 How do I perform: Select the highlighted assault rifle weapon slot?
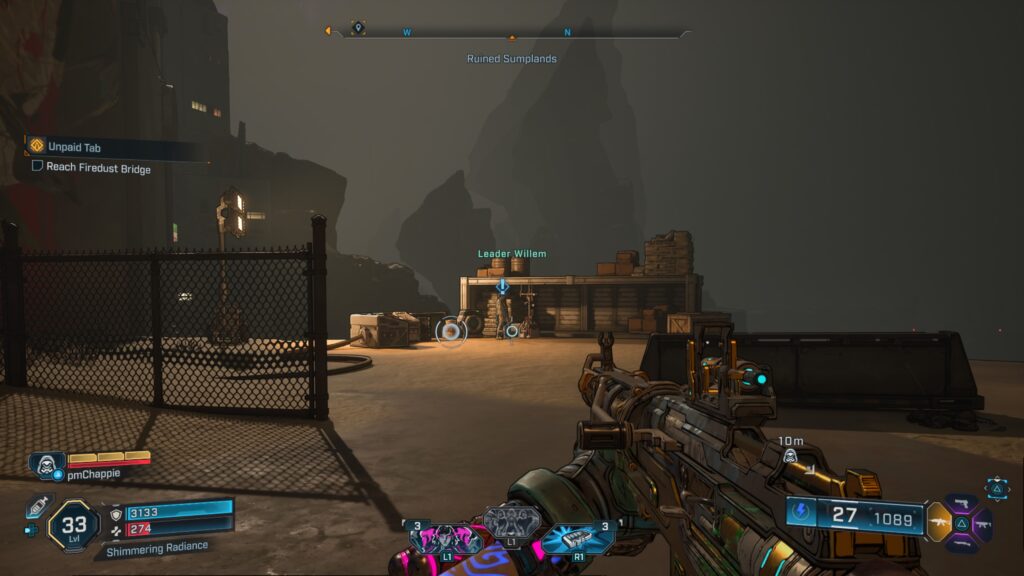[939, 522]
